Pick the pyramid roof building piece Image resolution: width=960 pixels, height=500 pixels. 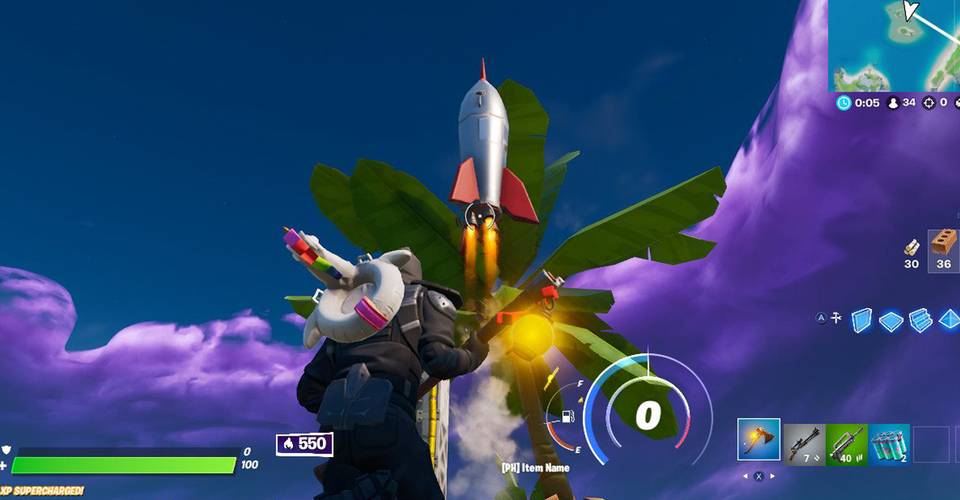tap(949, 320)
